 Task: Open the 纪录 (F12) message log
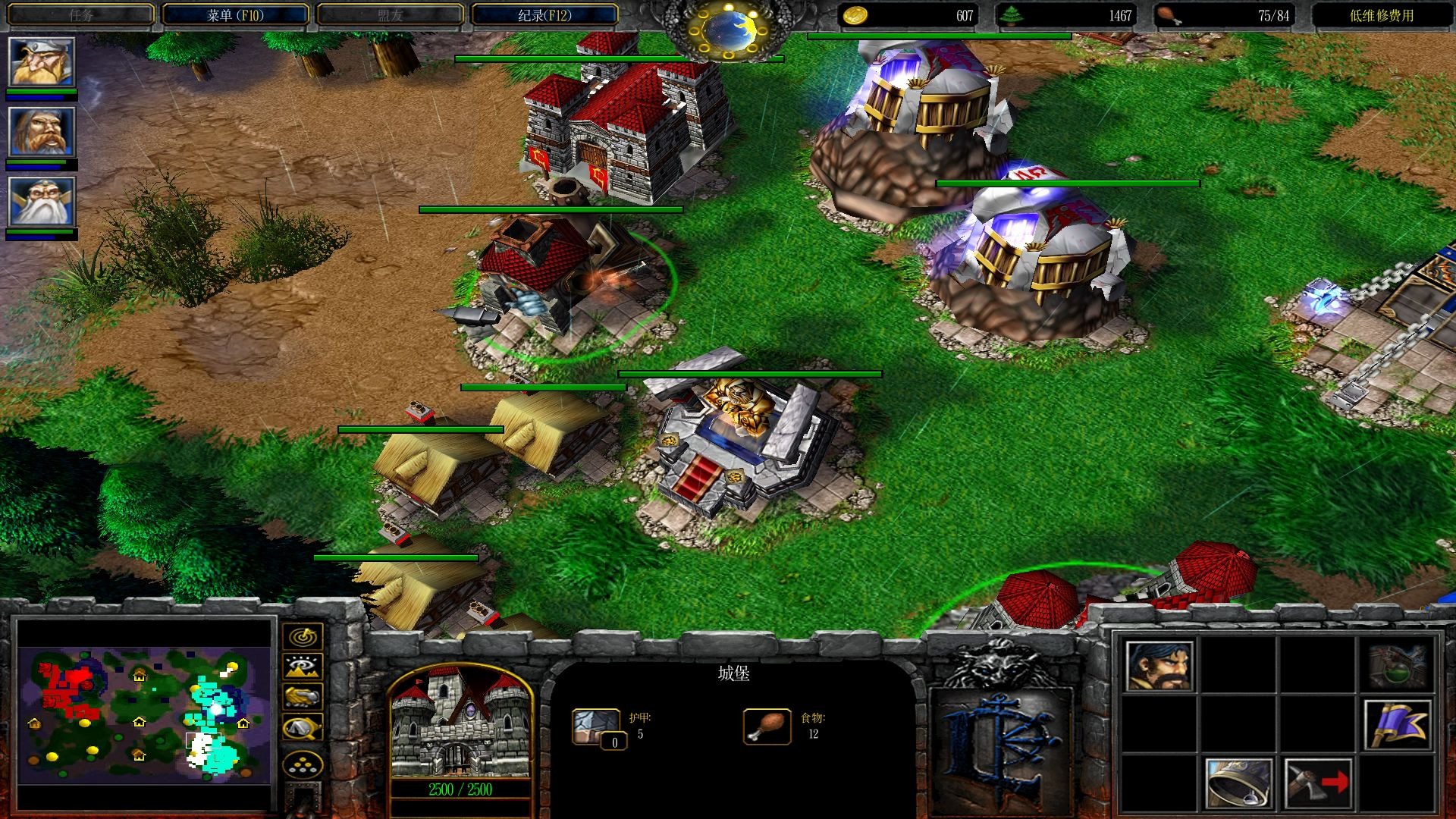coord(544,15)
